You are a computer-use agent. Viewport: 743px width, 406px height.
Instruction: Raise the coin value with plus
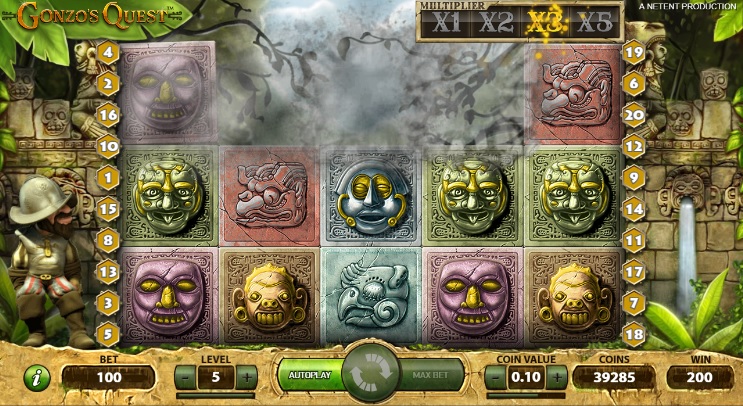point(556,377)
